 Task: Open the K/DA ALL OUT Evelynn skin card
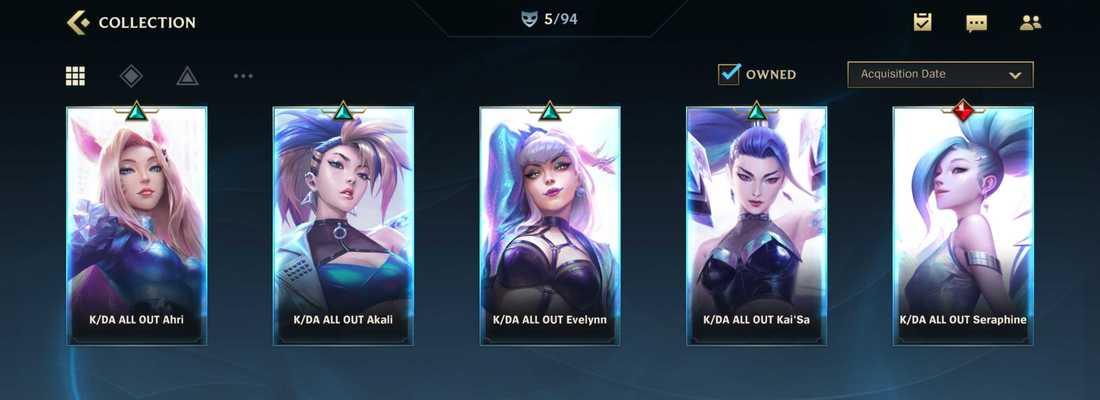(x=549, y=226)
